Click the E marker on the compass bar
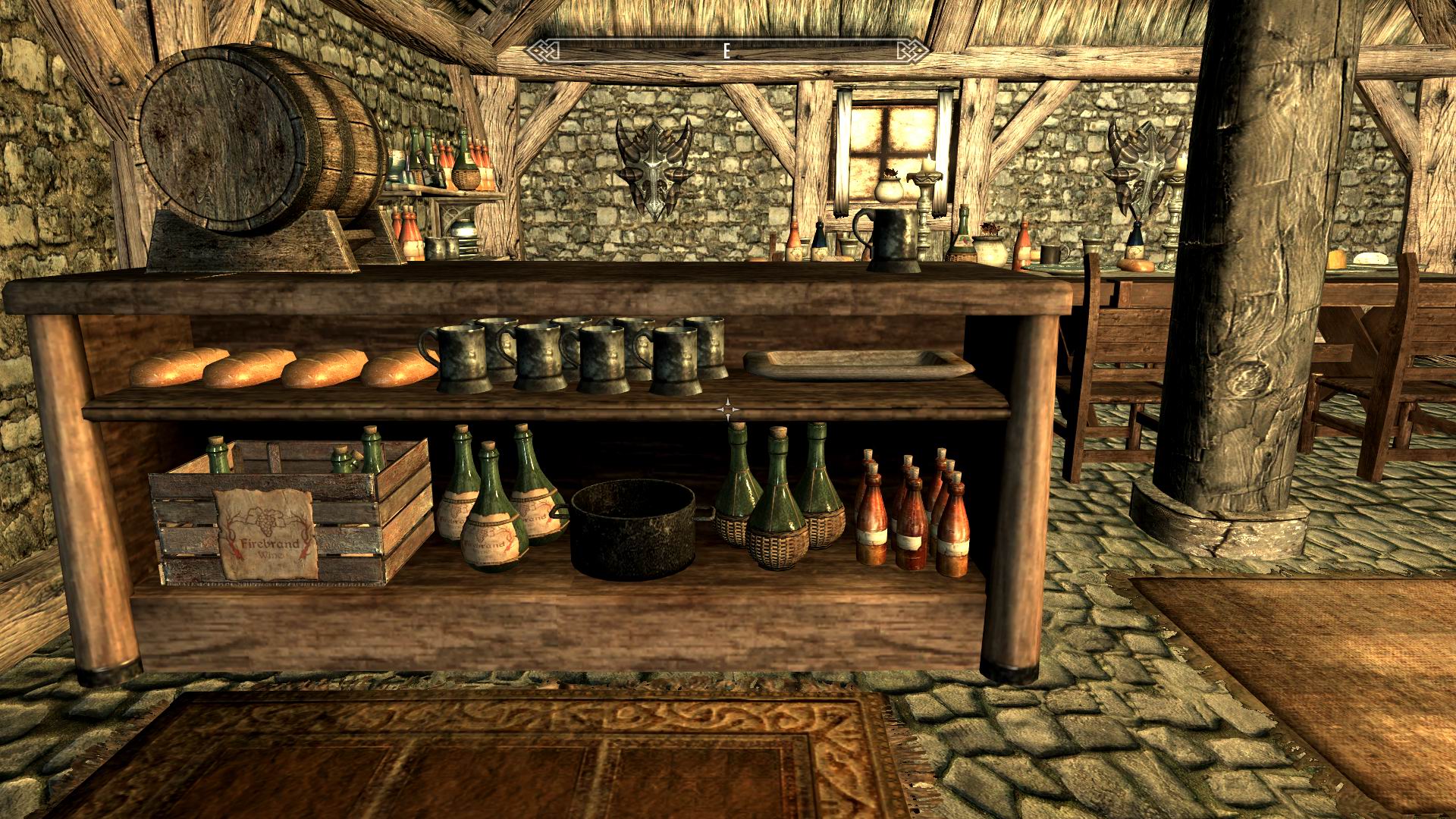Screen dimensions: 1456x819 point(726,52)
